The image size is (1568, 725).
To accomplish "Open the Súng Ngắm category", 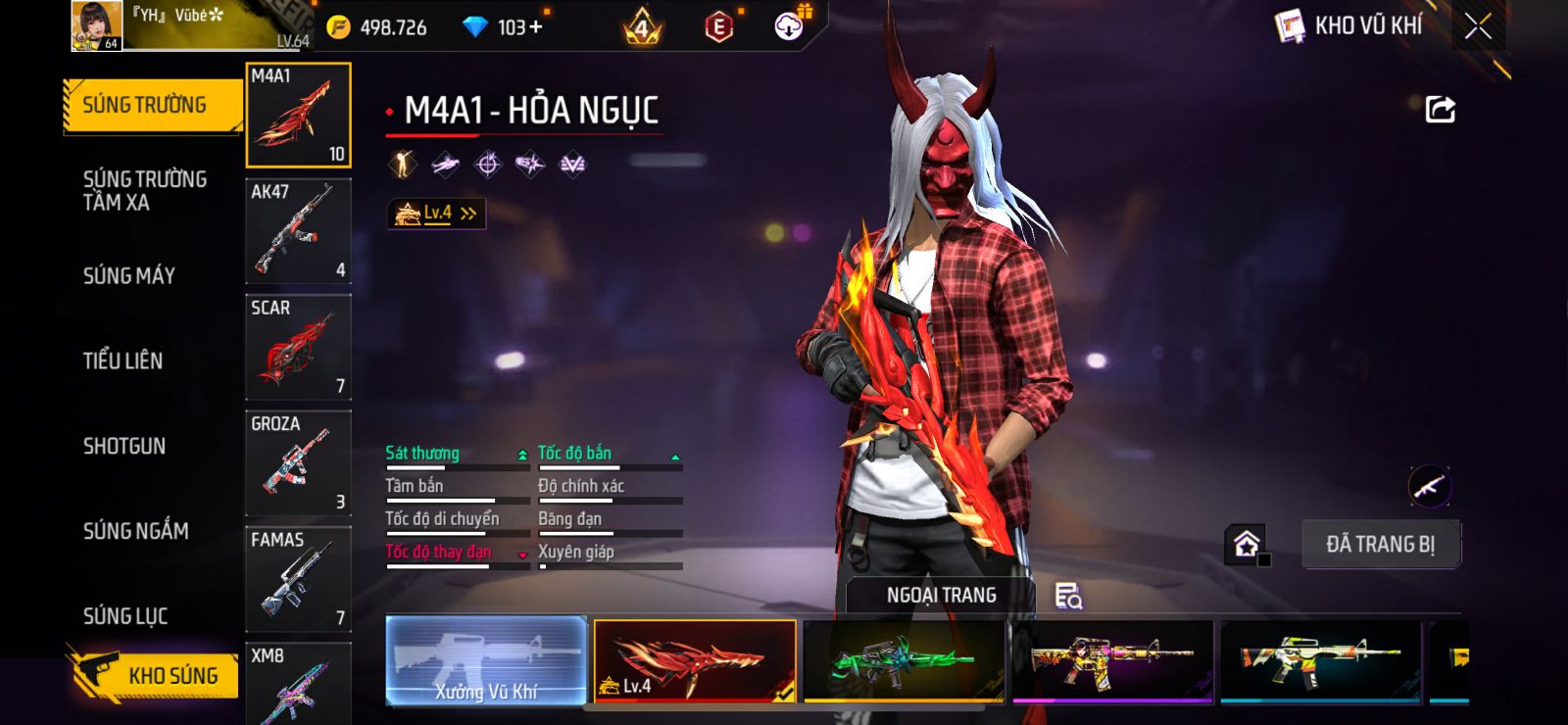I will (135, 531).
